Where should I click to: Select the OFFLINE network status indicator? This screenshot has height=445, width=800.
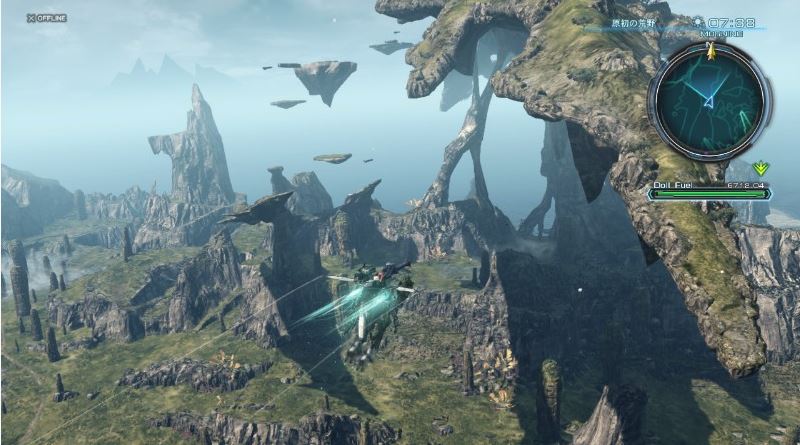(46, 18)
